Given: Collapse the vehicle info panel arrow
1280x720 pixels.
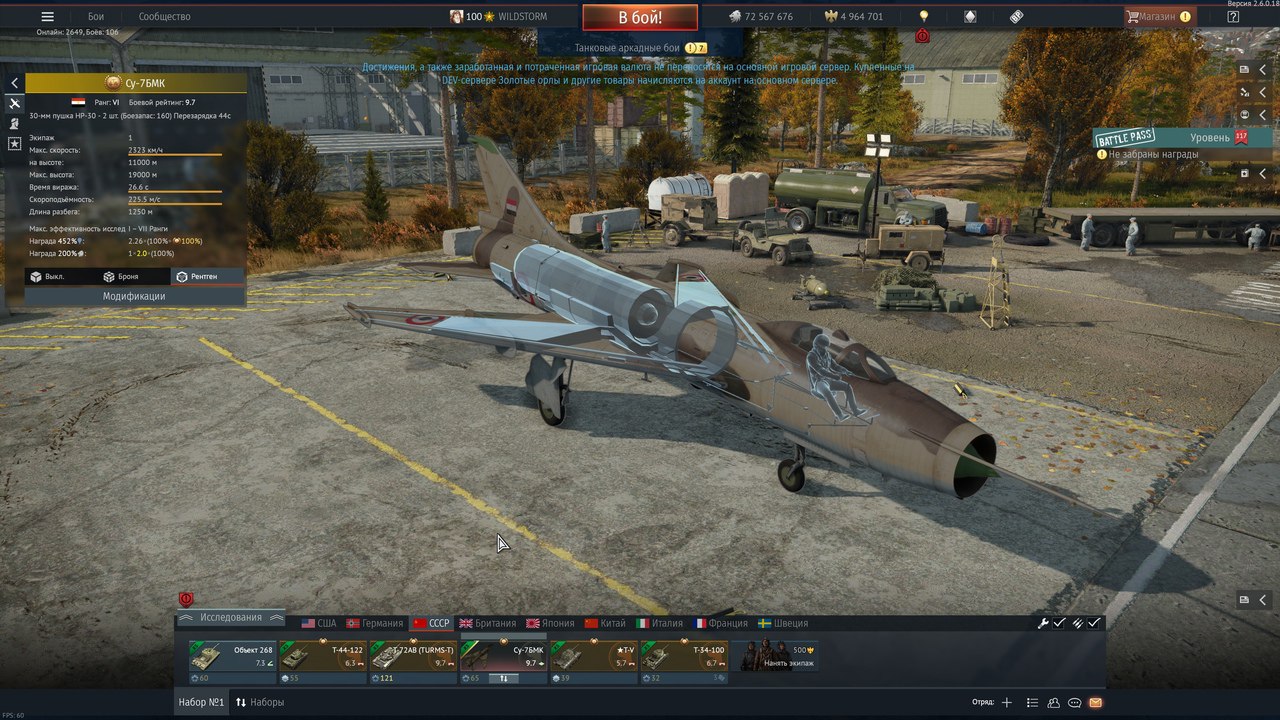Looking at the screenshot, I should [14, 83].
